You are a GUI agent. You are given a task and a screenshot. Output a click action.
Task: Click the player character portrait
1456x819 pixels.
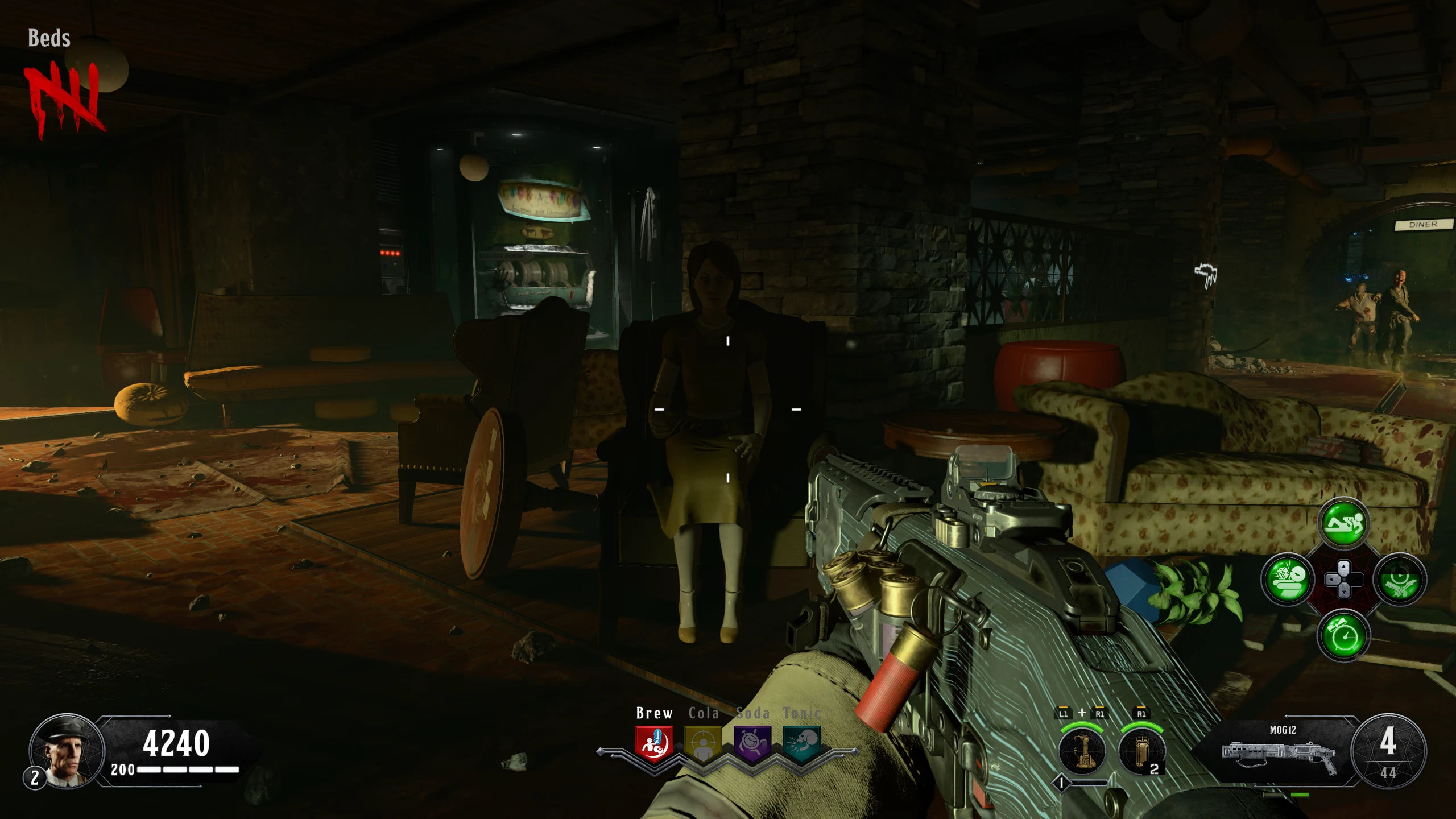point(67,751)
